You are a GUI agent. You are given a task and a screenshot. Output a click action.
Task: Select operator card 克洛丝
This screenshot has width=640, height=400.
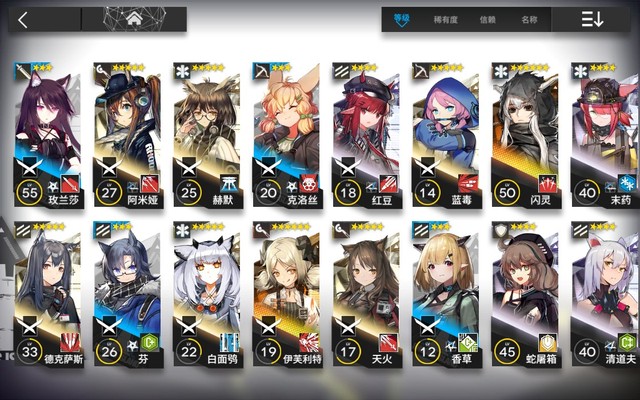pos(286,130)
